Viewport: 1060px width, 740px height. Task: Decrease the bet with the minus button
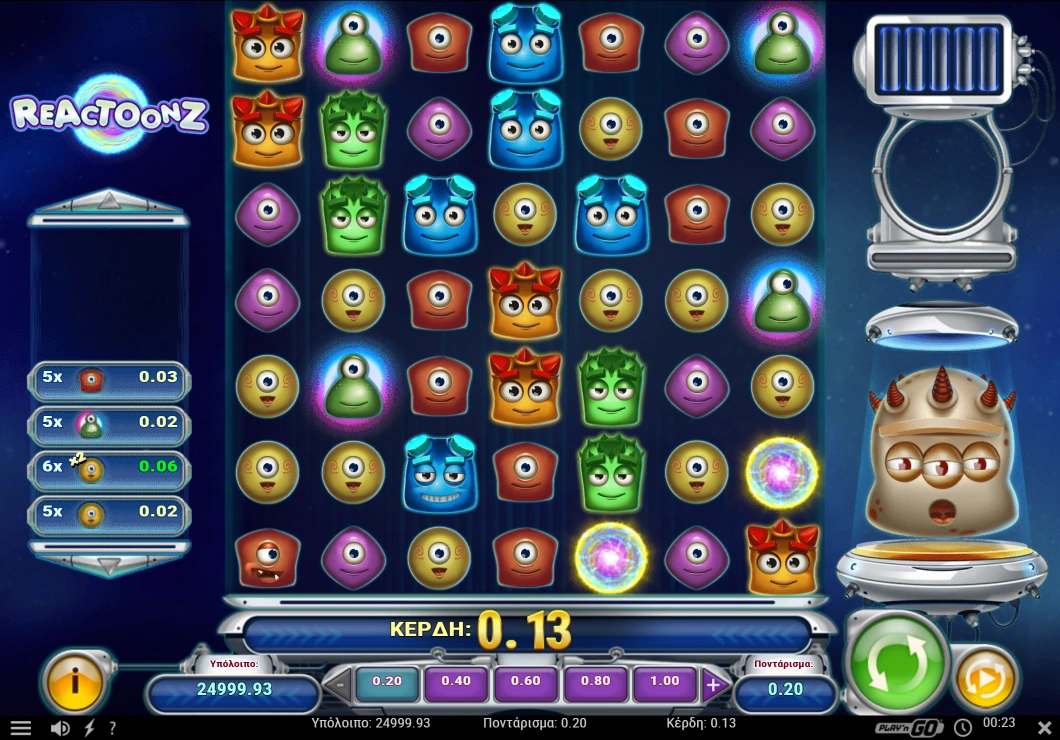coord(339,686)
